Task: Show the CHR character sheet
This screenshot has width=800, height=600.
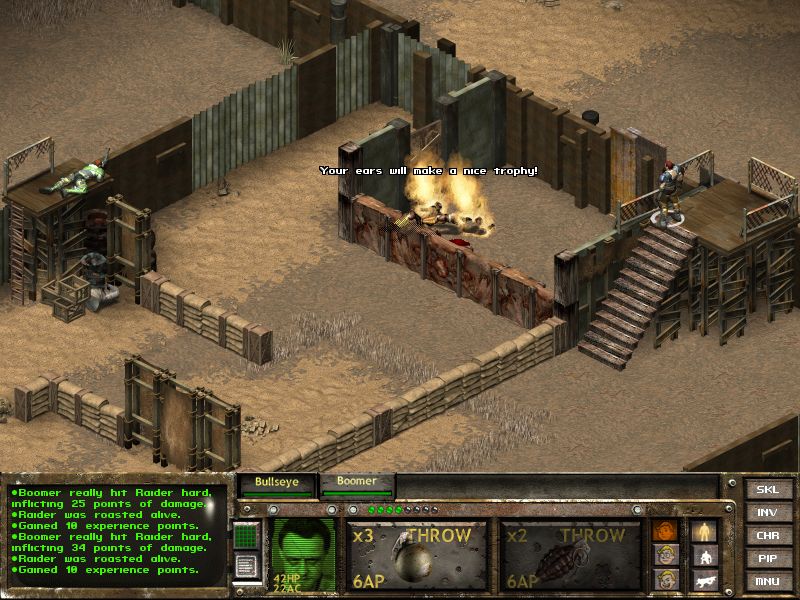Action: (767, 536)
